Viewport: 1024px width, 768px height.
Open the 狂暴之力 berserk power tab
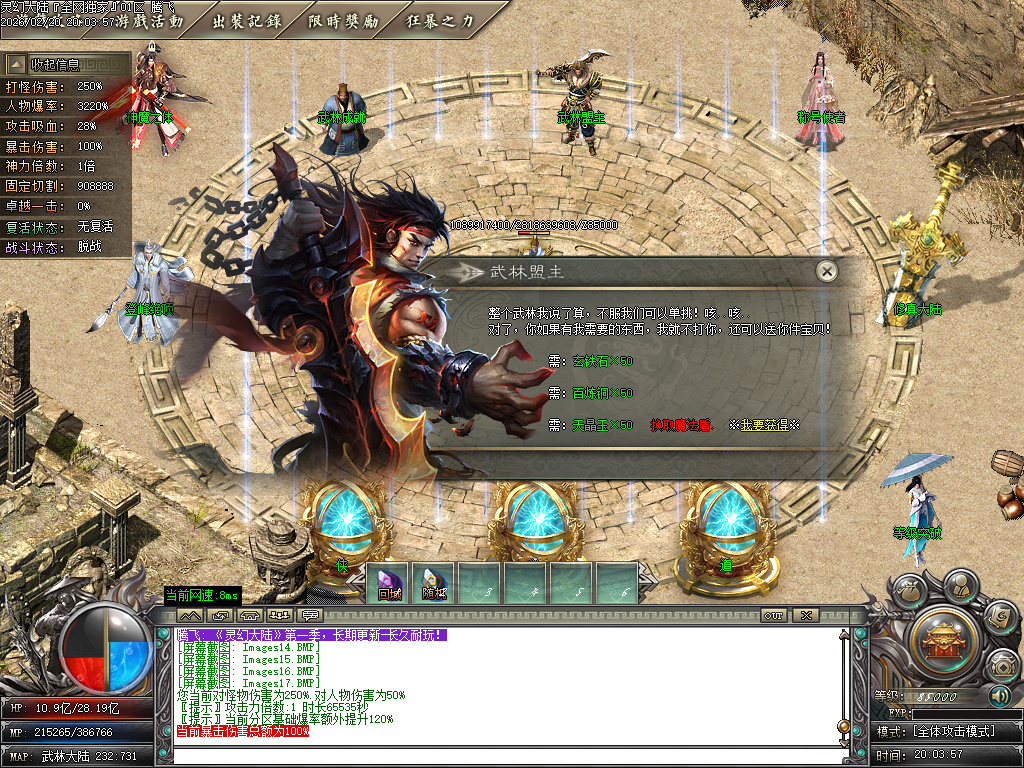click(440, 19)
